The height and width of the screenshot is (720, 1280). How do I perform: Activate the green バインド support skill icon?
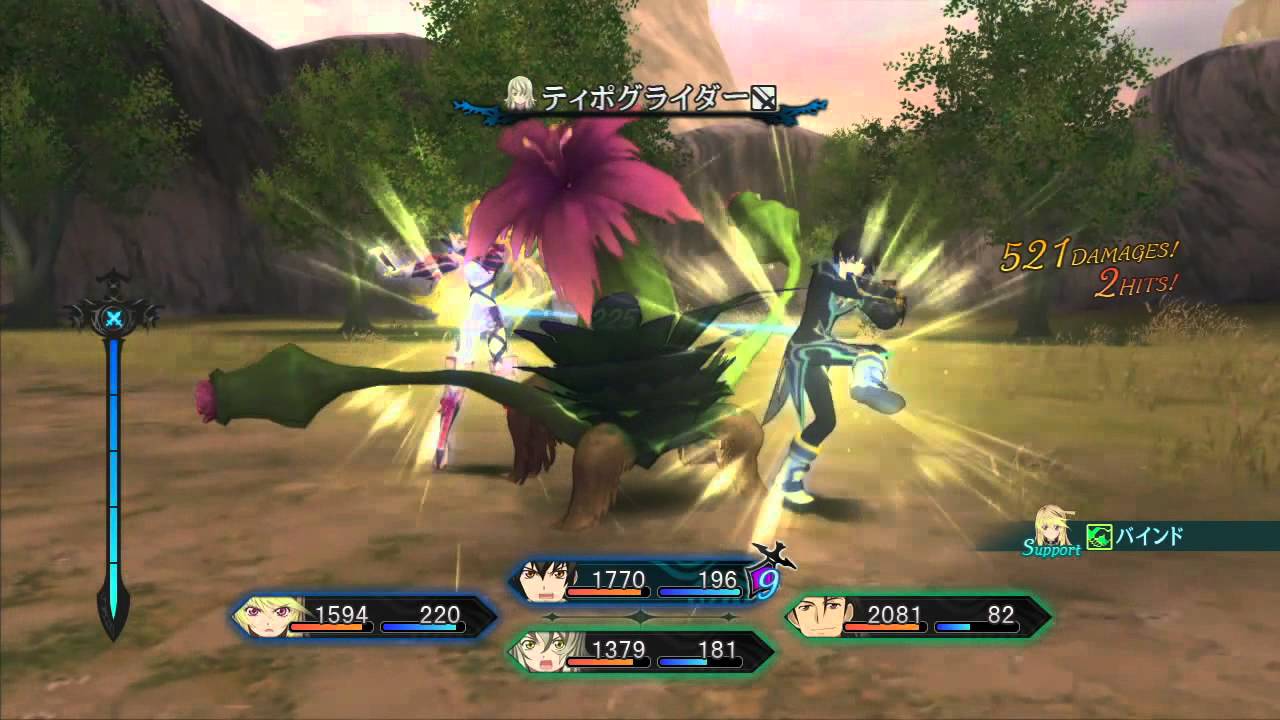click(1100, 538)
